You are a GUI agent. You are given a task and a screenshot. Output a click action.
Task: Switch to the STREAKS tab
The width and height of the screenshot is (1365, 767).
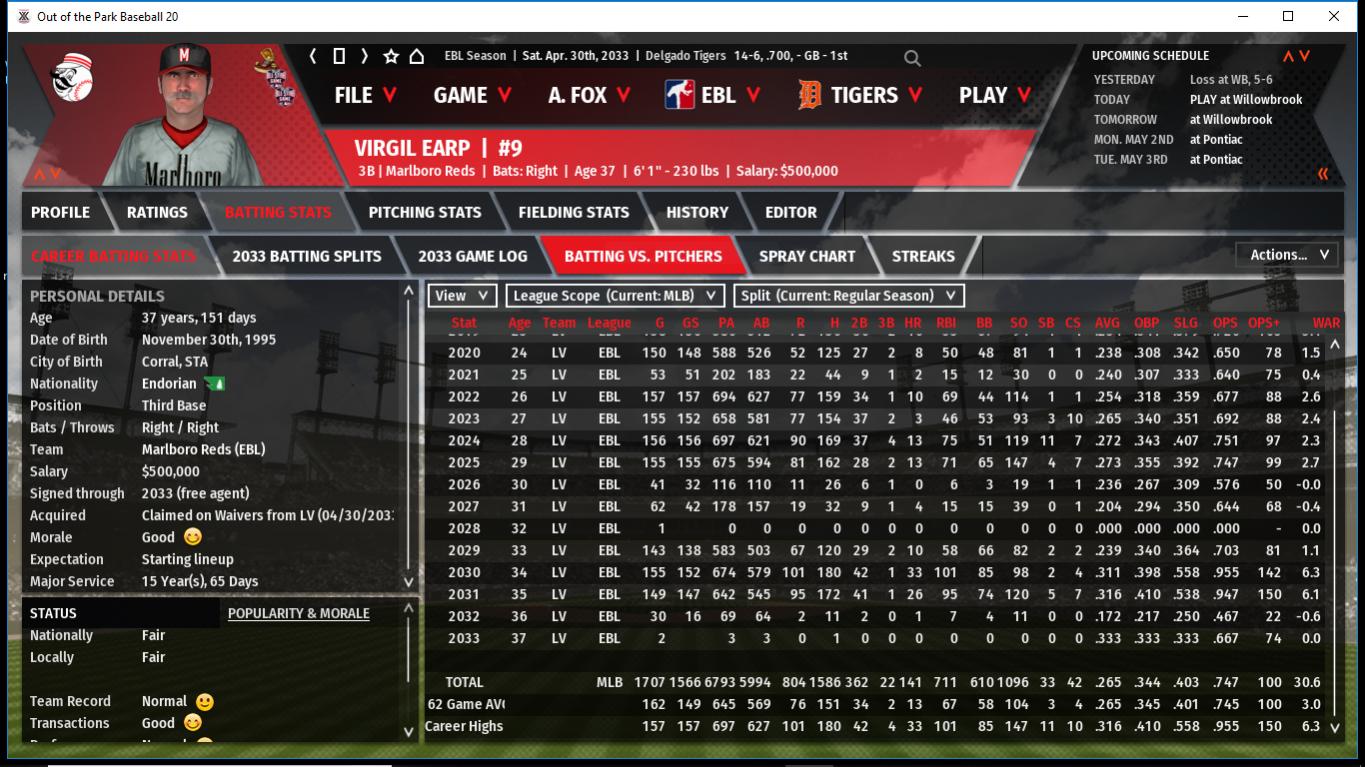tap(923, 256)
